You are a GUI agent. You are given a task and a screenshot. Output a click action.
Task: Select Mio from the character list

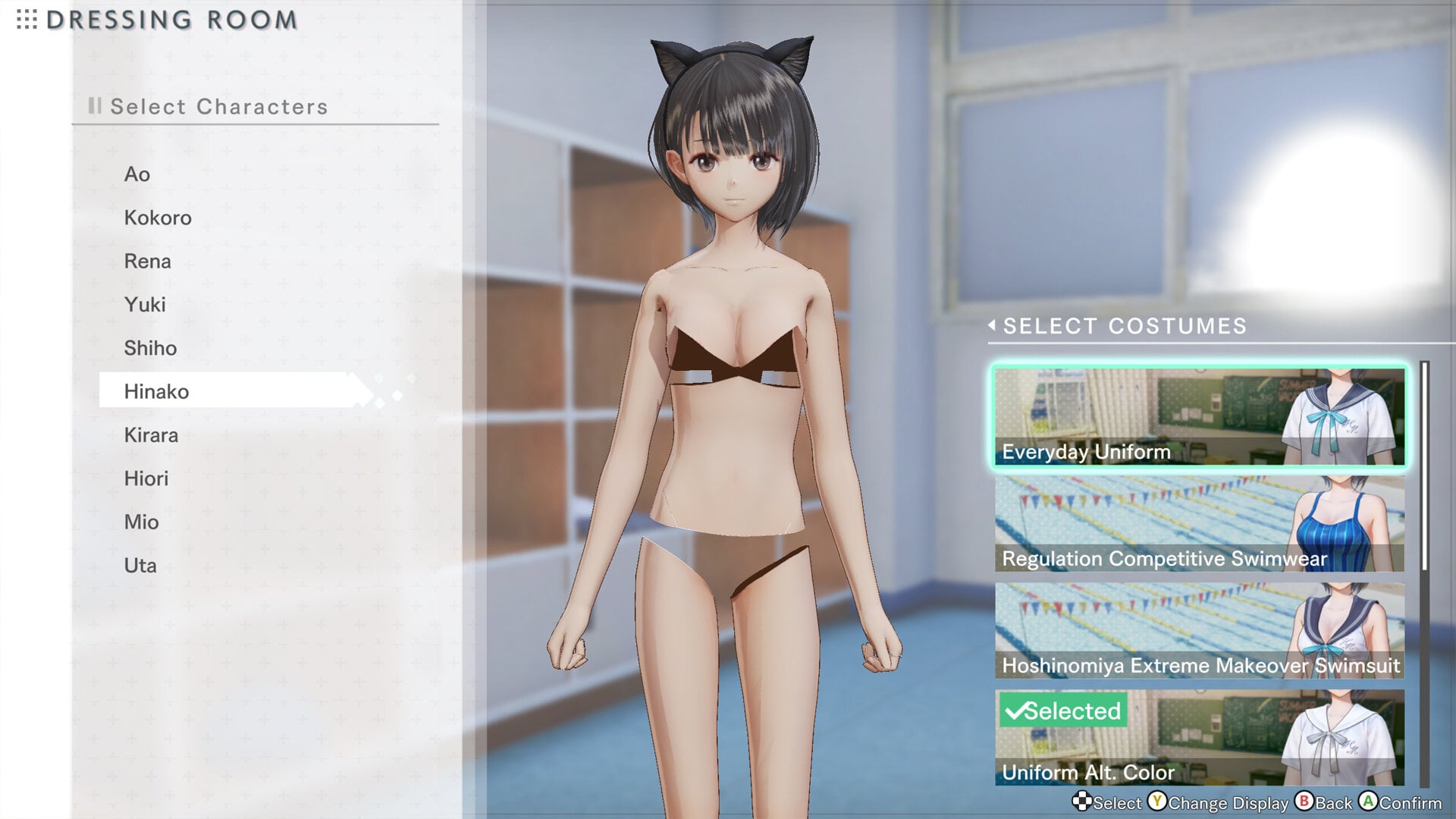click(x=141, y=522)
